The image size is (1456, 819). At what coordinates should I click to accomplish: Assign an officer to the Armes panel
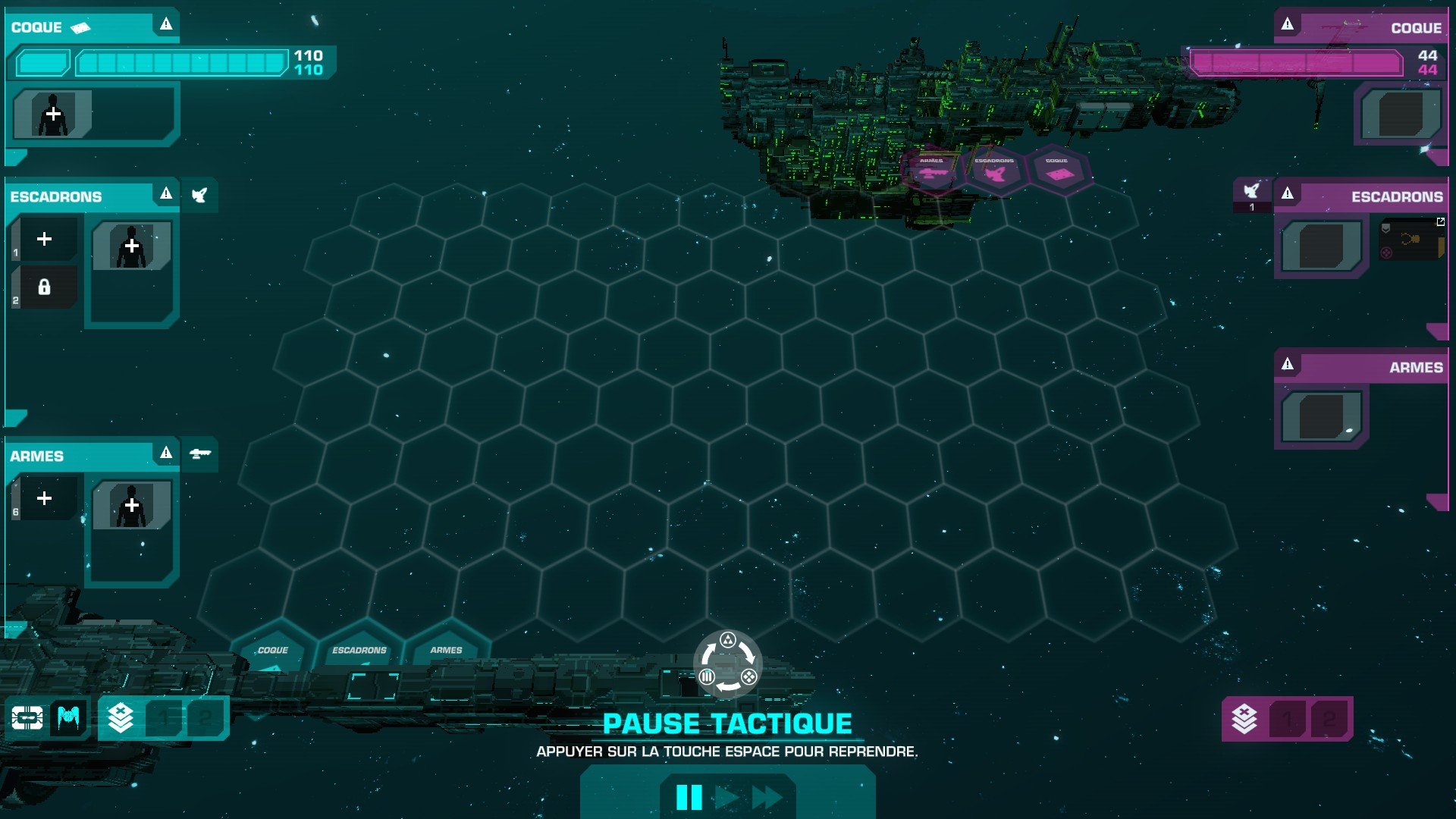click(132, 506)
